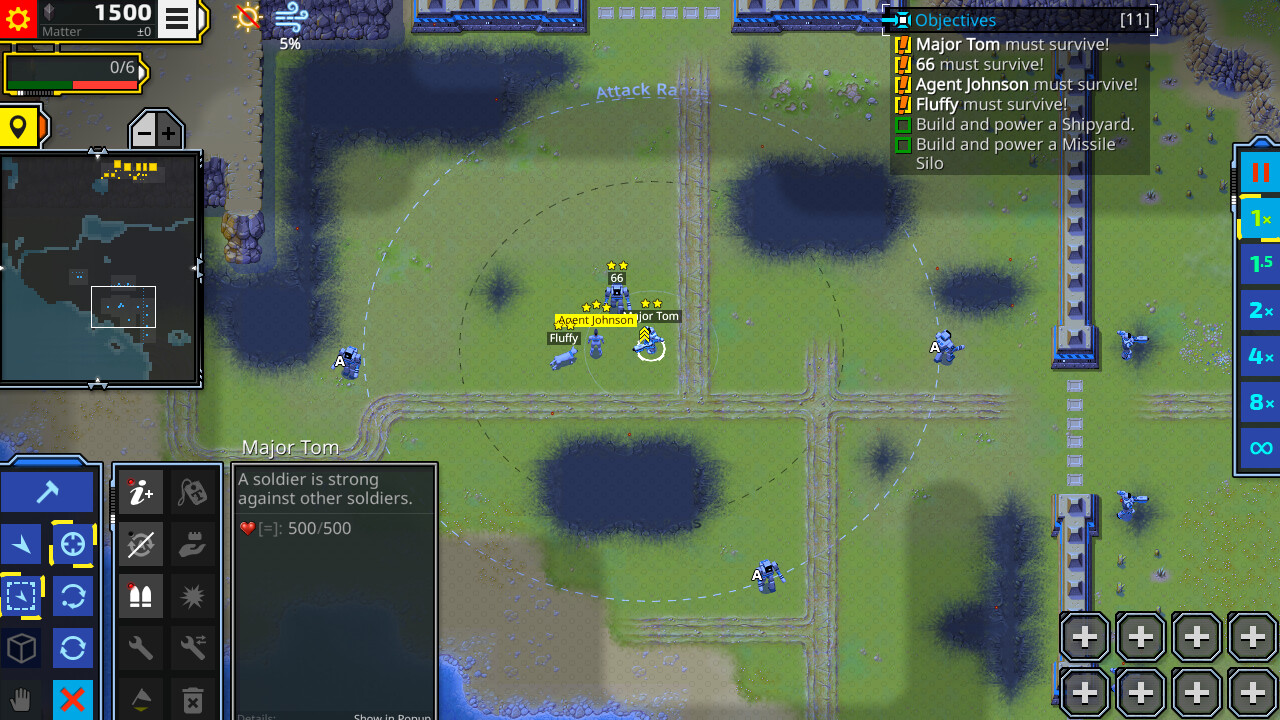Choose the blue move command arrow

coord(22,546)
